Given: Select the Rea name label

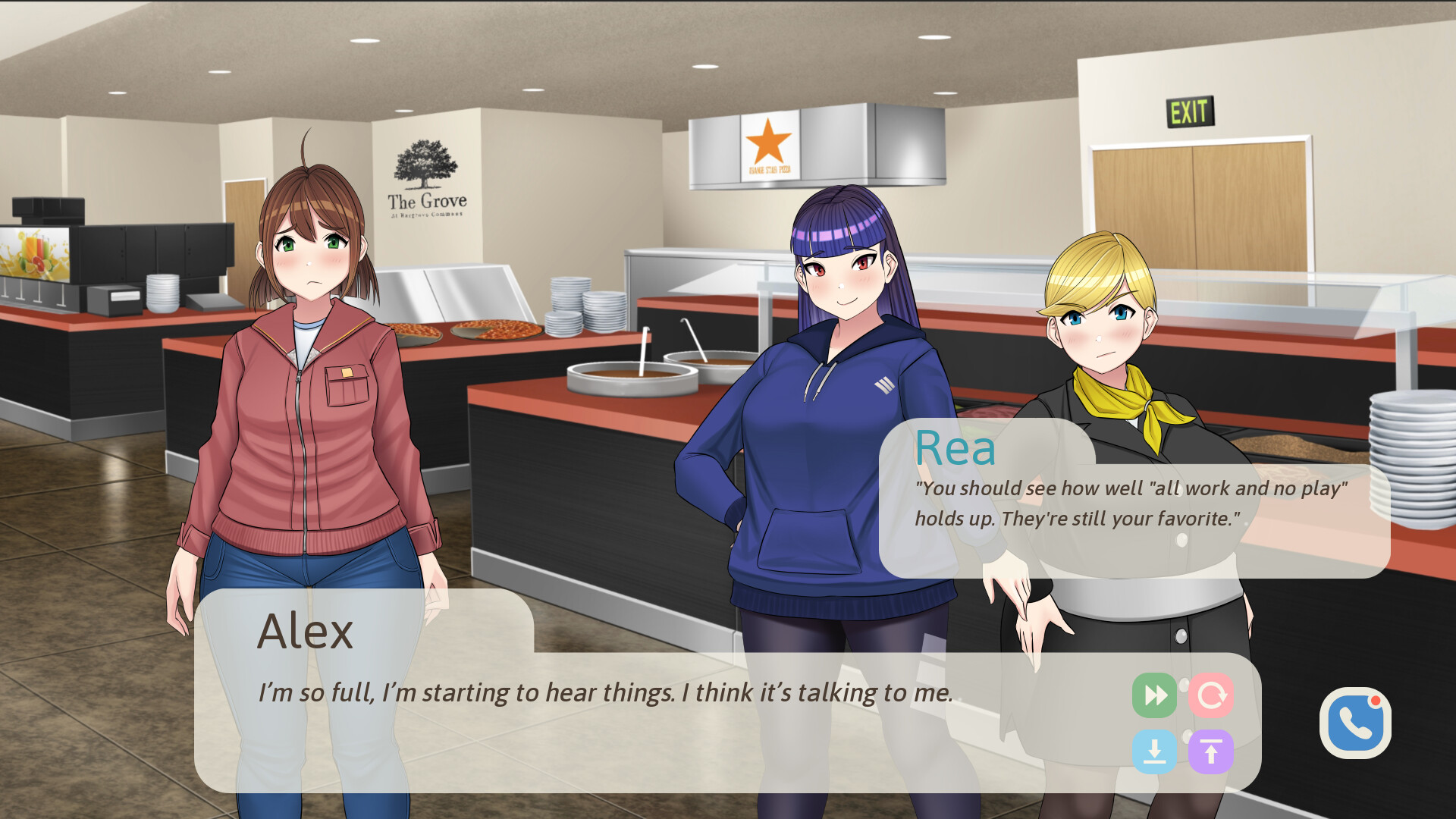Looking at the screenshot, I should 954,449.
